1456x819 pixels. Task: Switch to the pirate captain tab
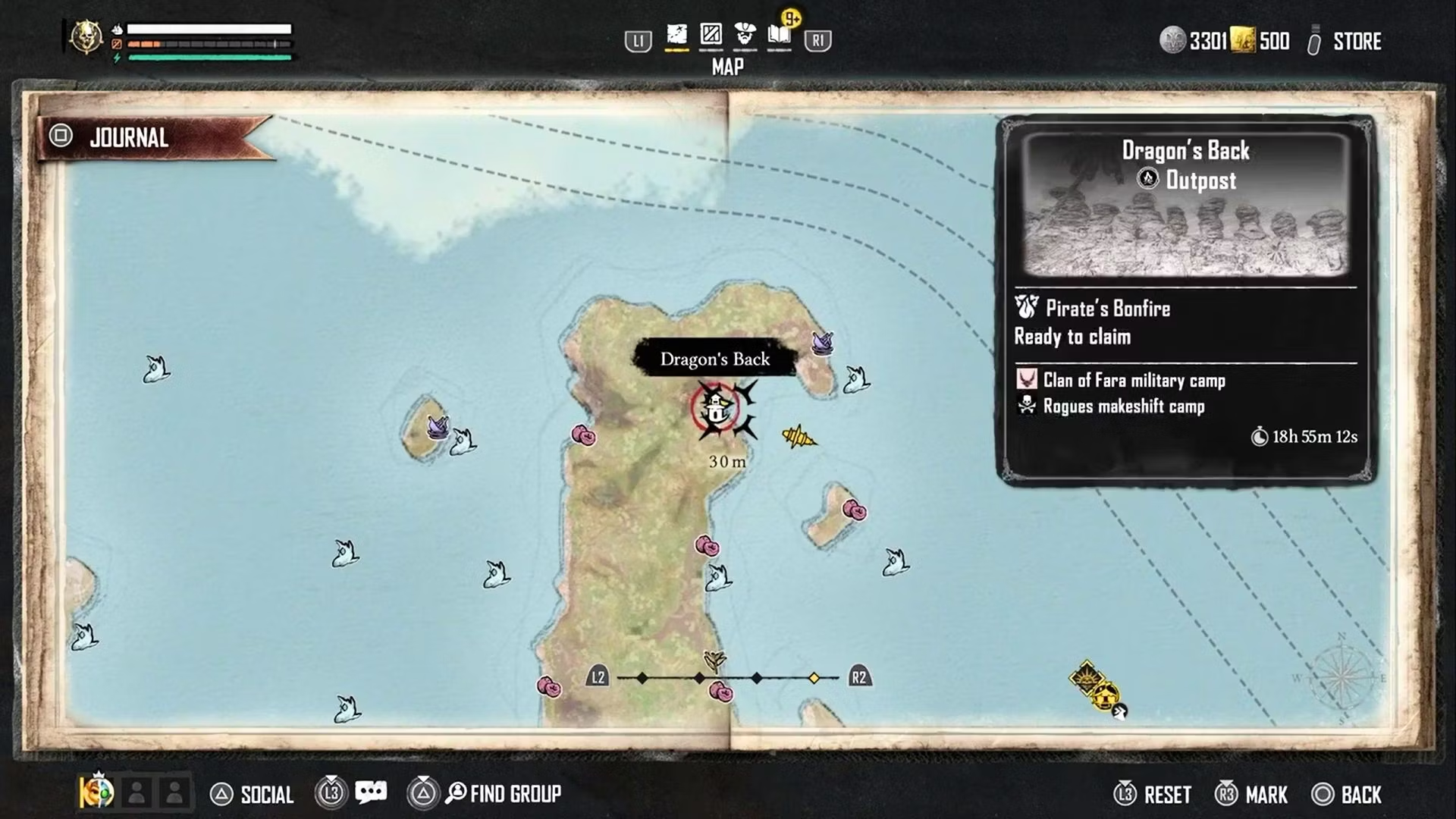[x=745, y=36]
